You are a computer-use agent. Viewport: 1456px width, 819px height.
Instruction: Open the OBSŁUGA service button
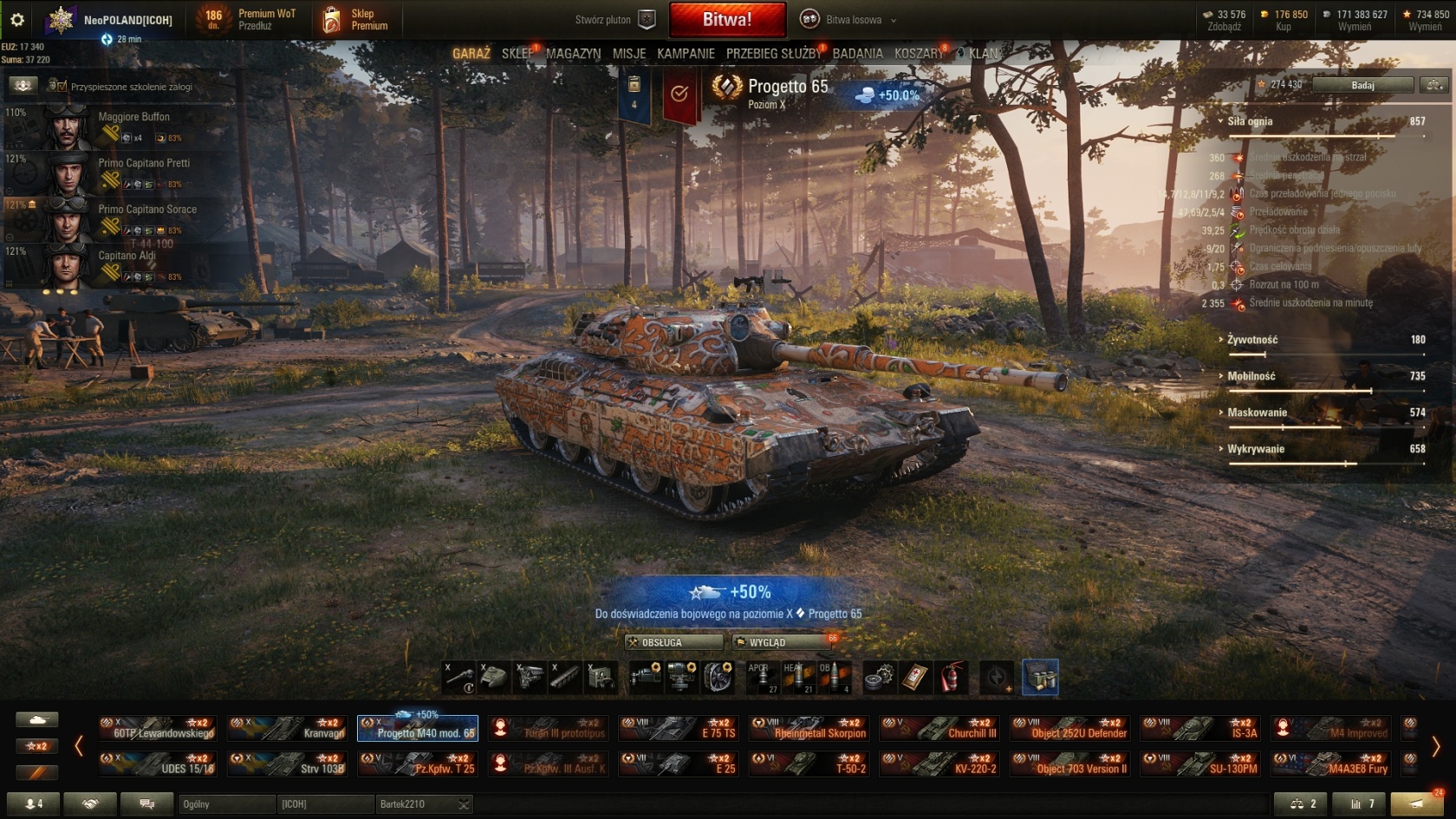pyautogui.click(x=673, y=642)
